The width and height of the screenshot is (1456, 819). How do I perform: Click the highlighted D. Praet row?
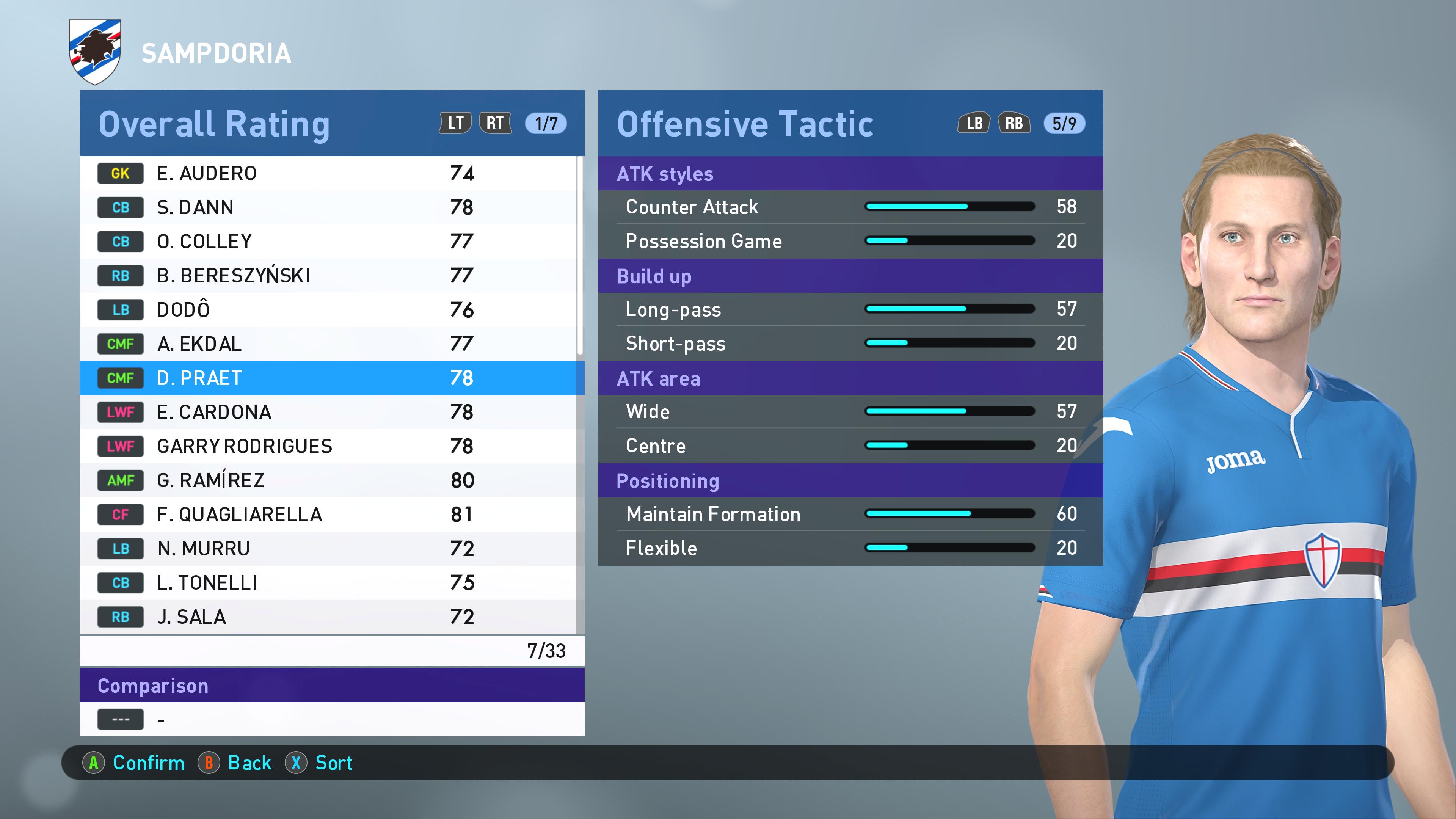click(328, 378)
